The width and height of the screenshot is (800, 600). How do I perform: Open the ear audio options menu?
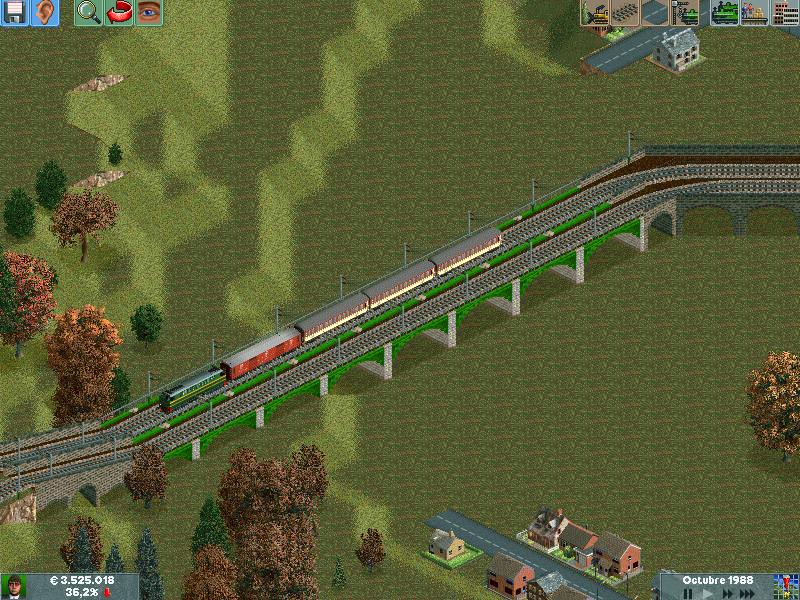pos(45,13)
